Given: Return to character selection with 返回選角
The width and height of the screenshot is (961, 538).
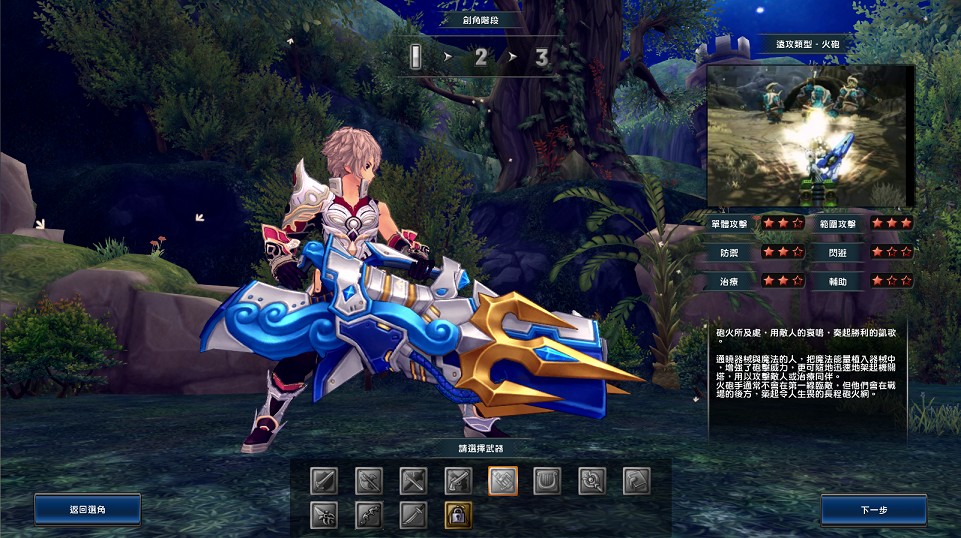Looking at the screenshot, I should pyautogui.click(x=87, y=510).
